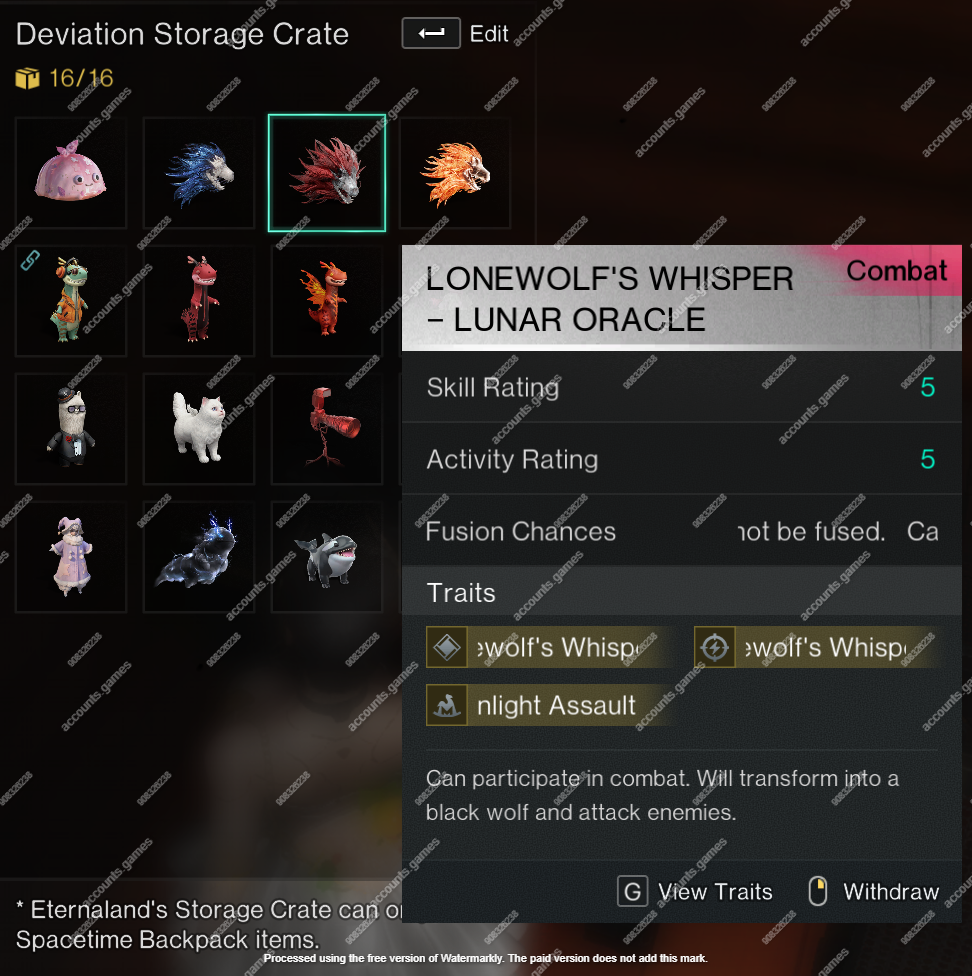Choose the green dragon in orange jacket

click(x=71, y=301)
